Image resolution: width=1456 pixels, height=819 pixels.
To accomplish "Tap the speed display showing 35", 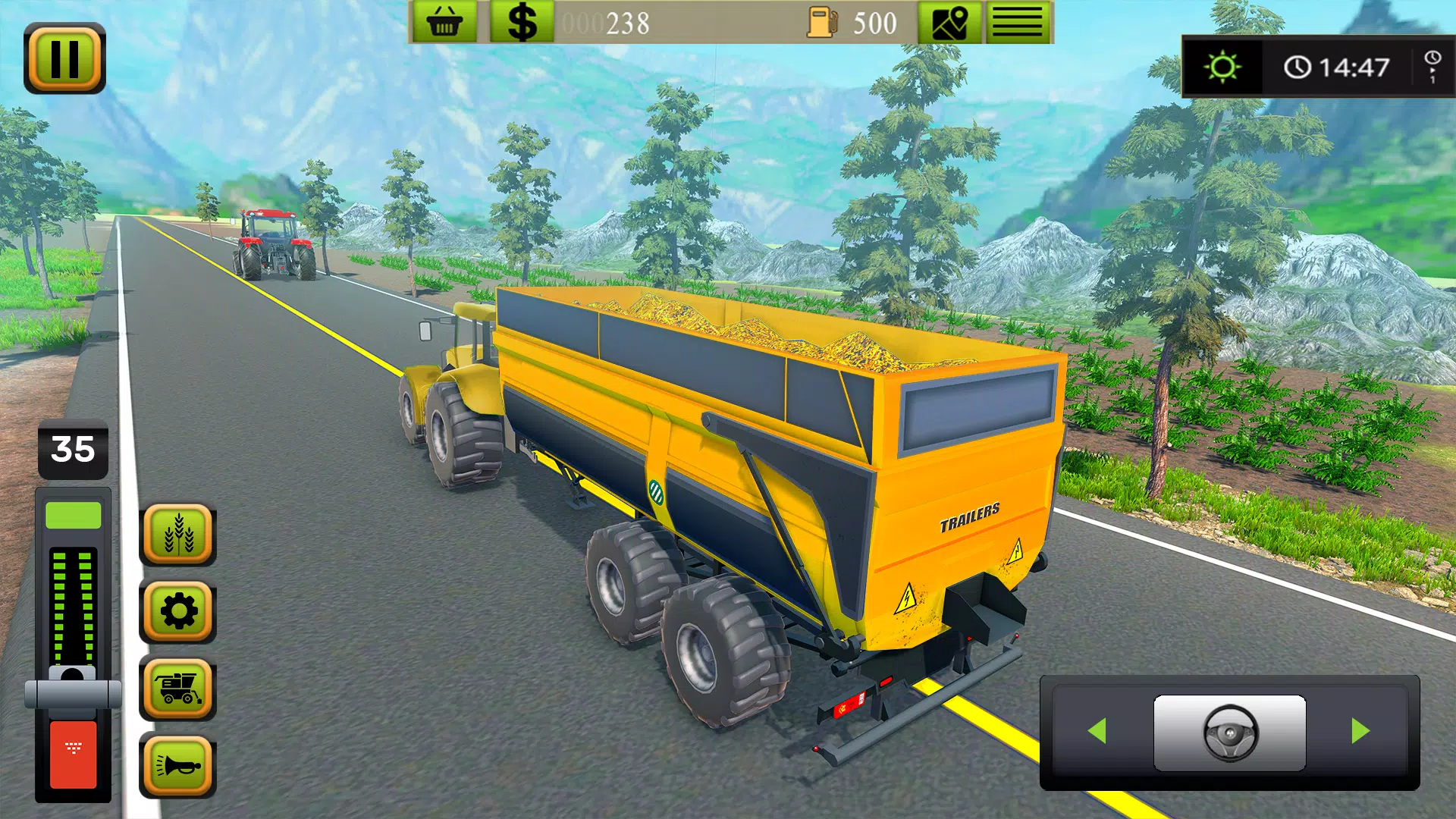I will point(72,449).
